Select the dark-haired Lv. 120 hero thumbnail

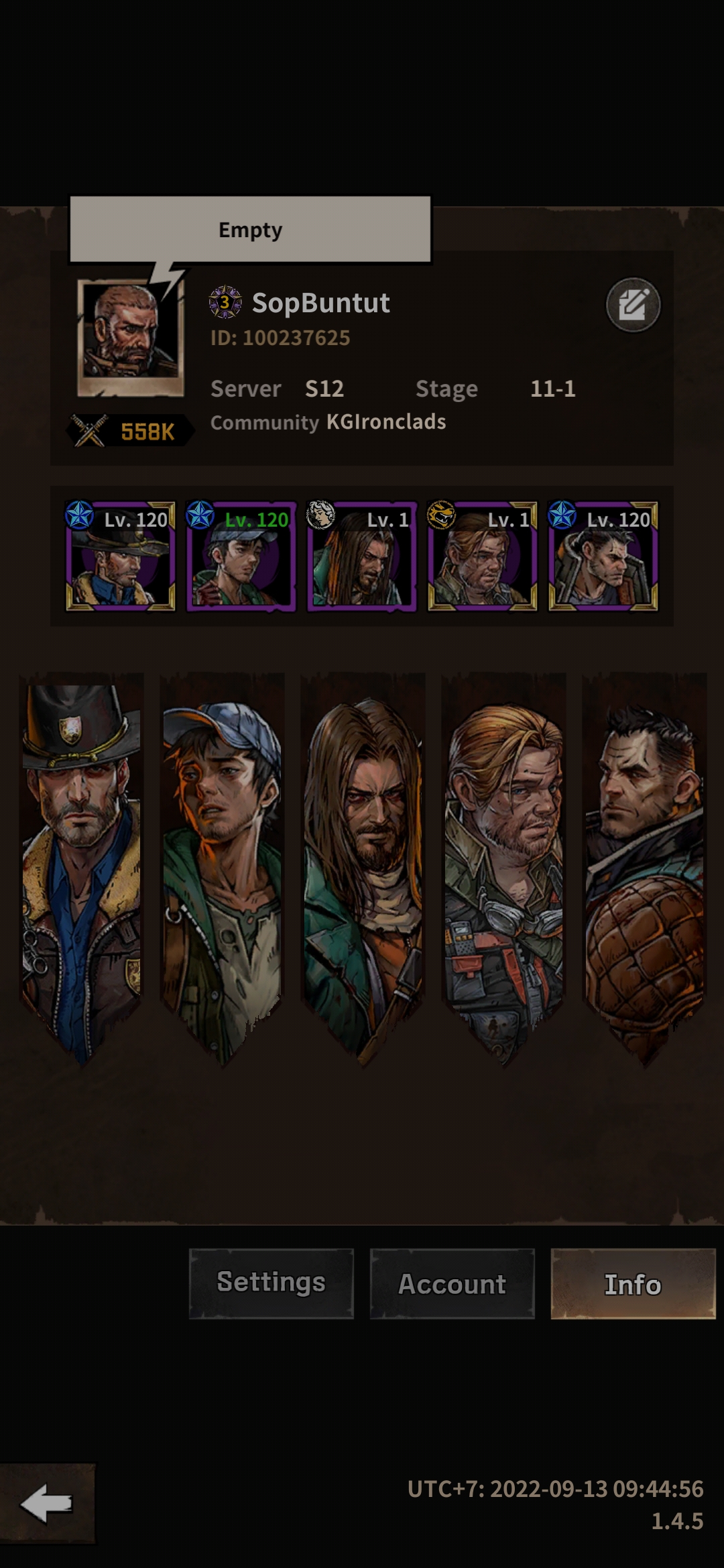point(603,556)
